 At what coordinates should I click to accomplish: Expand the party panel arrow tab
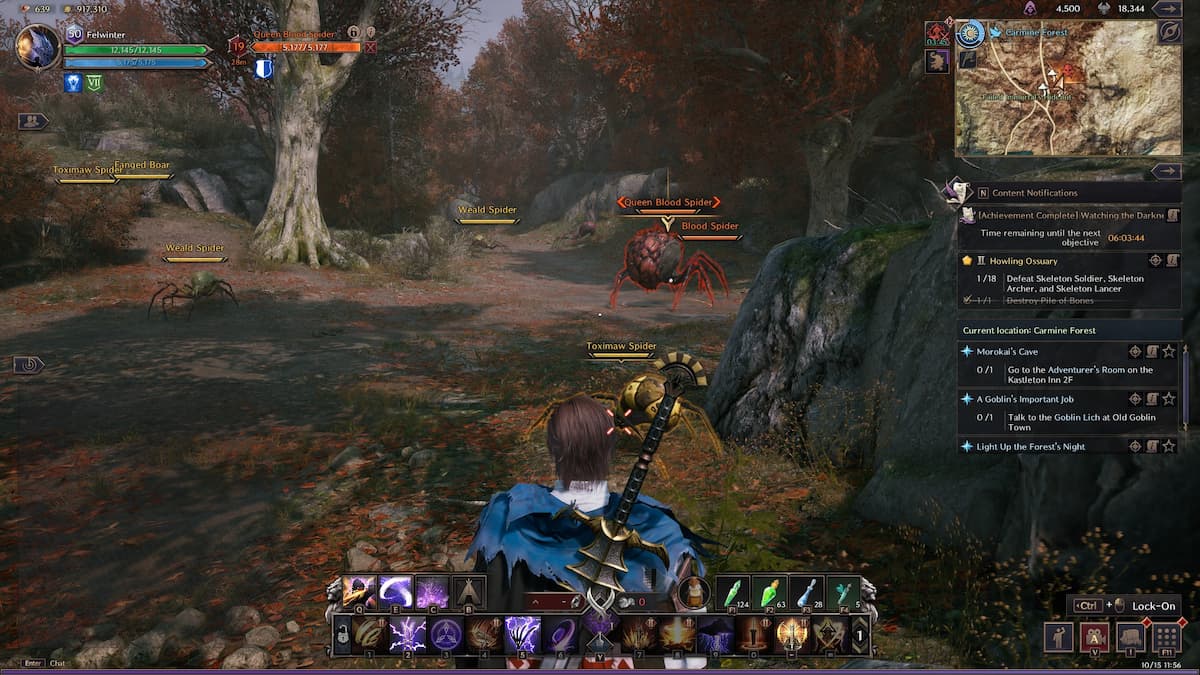tap(32, 121)
